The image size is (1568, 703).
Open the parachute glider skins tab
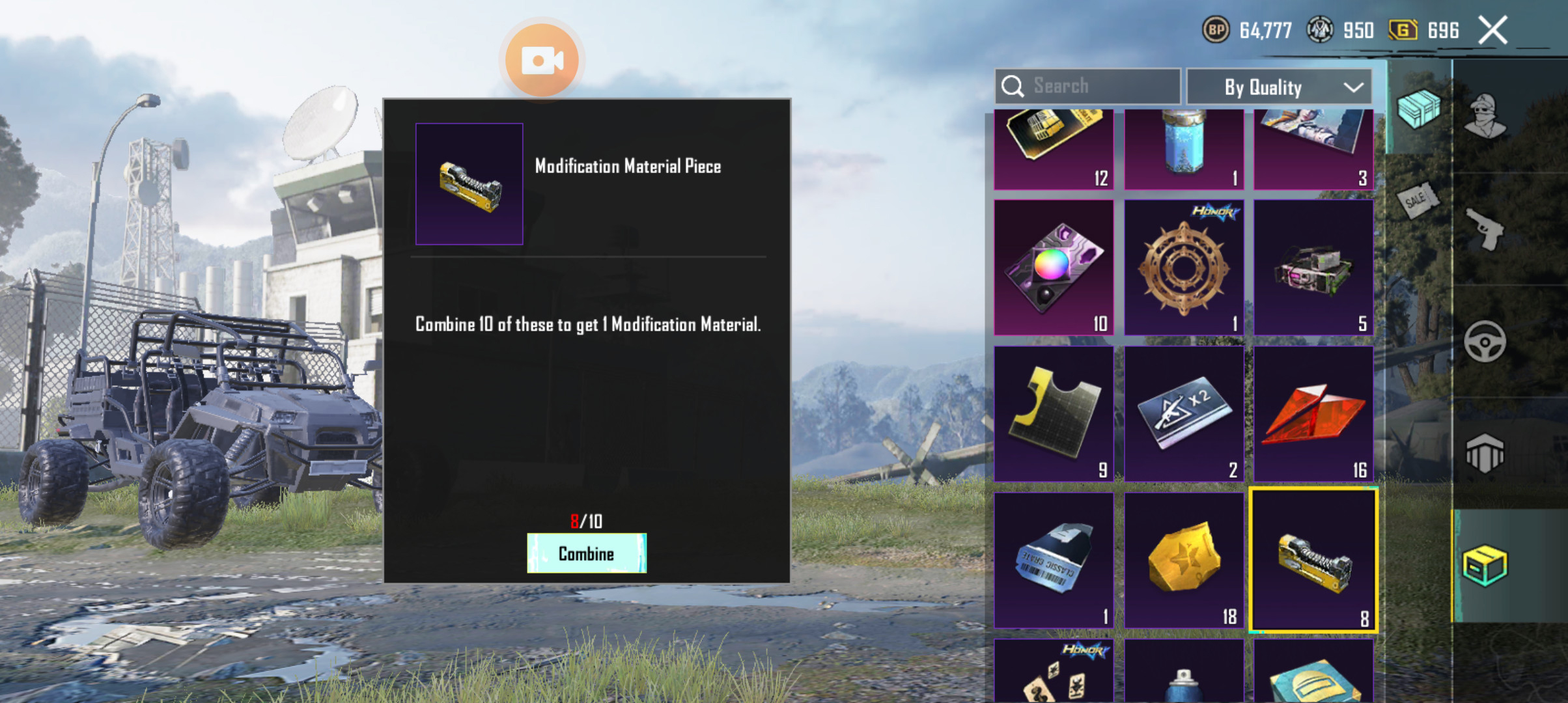1485,453
